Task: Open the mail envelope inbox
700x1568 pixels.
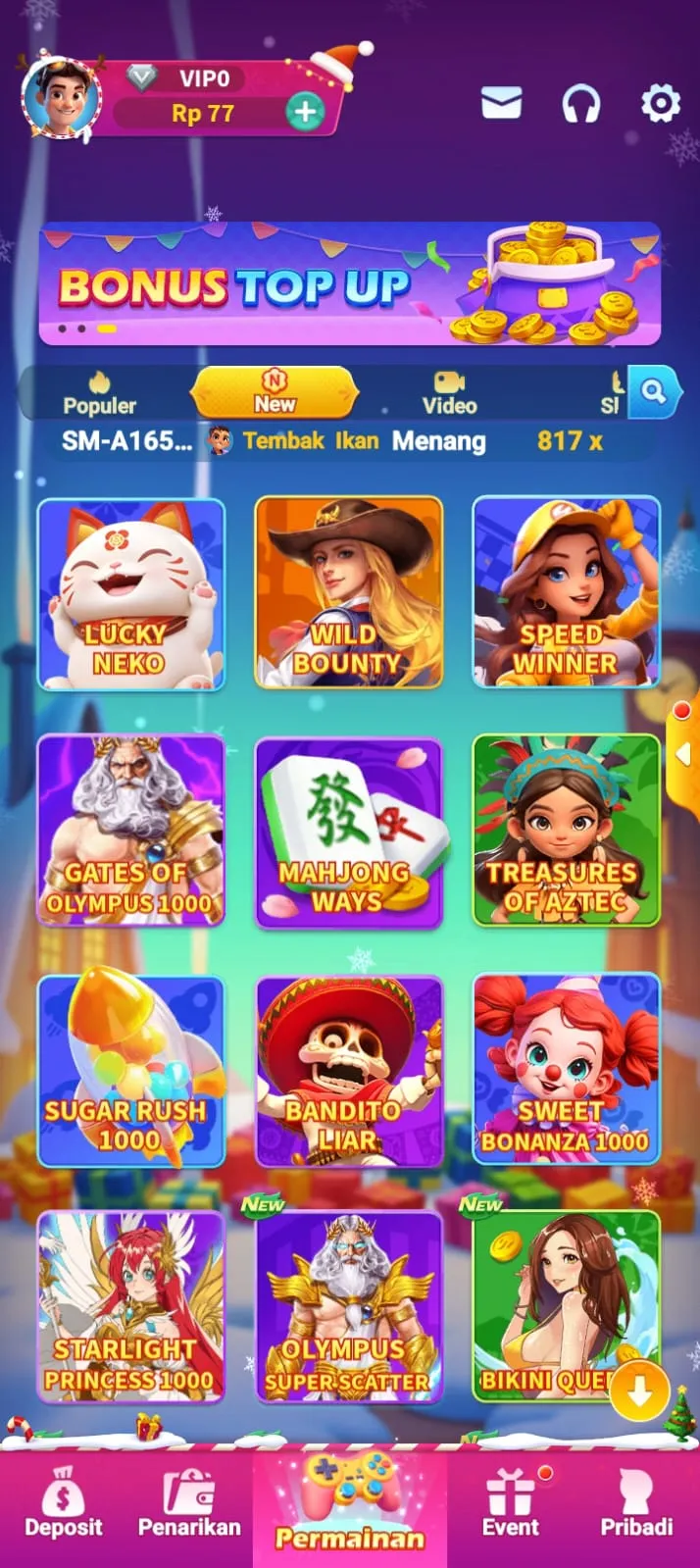Action: [x=501, y=103]
